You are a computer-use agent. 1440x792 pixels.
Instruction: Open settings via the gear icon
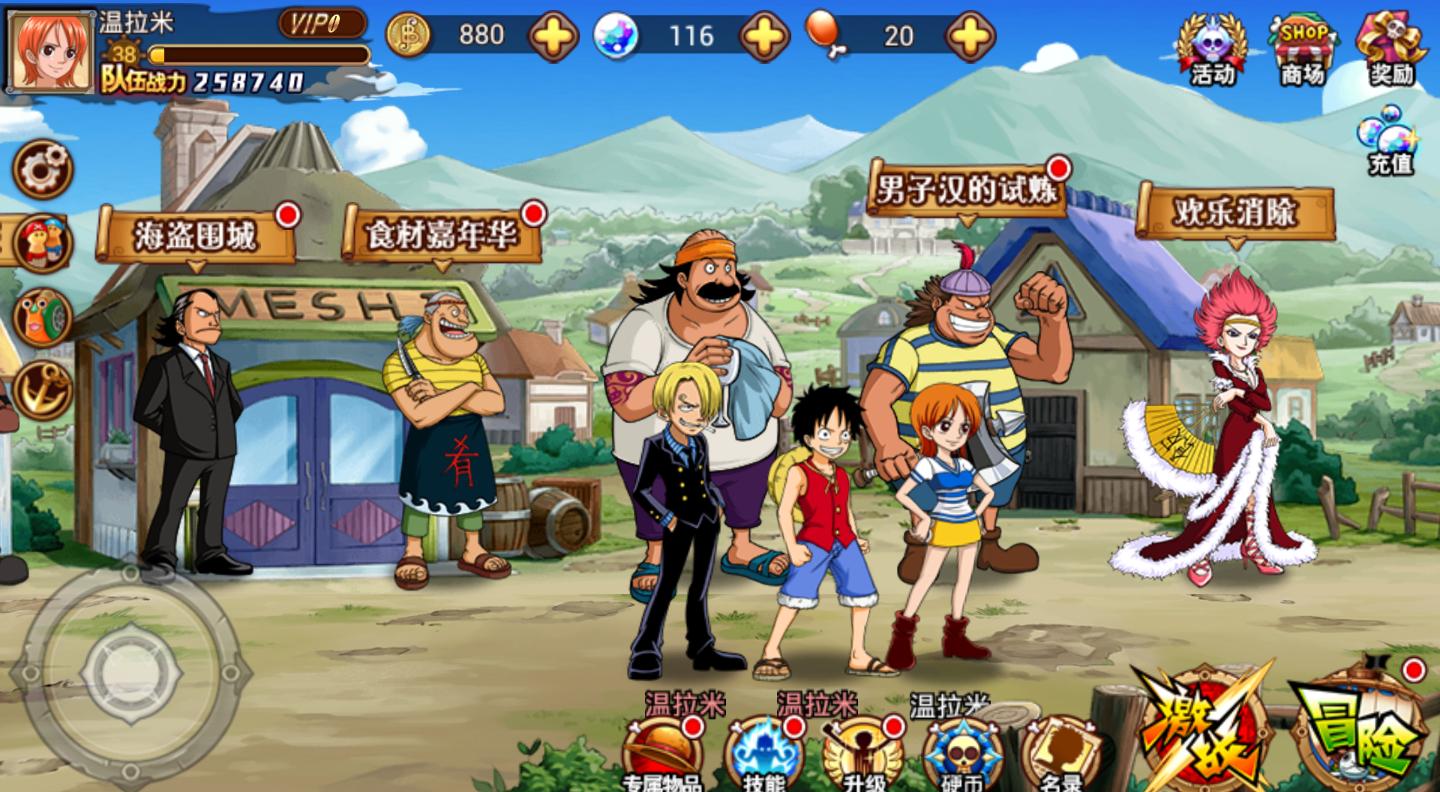tap(43, 168)
